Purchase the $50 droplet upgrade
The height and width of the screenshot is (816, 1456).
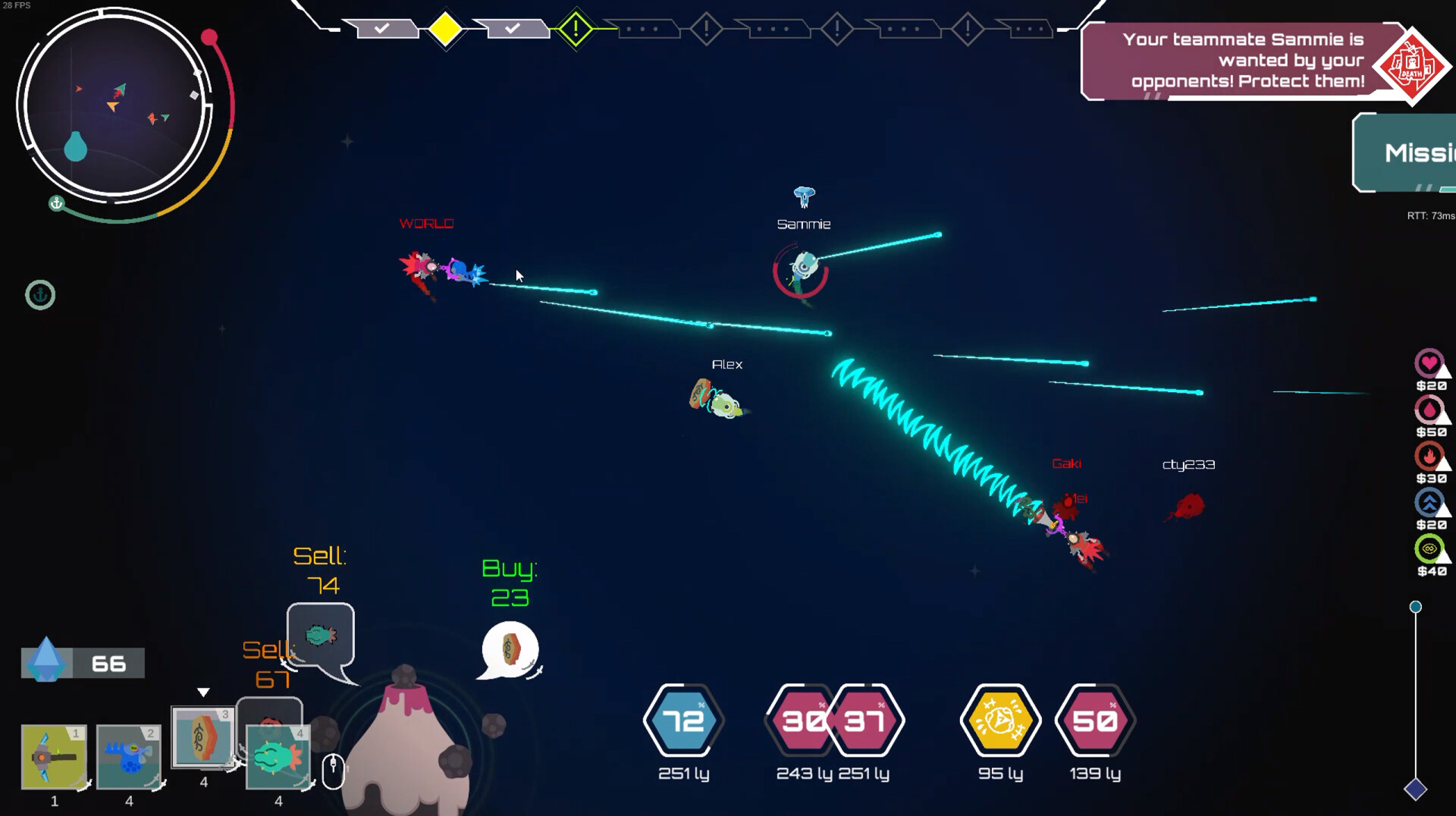click(x=1429, y=410)
